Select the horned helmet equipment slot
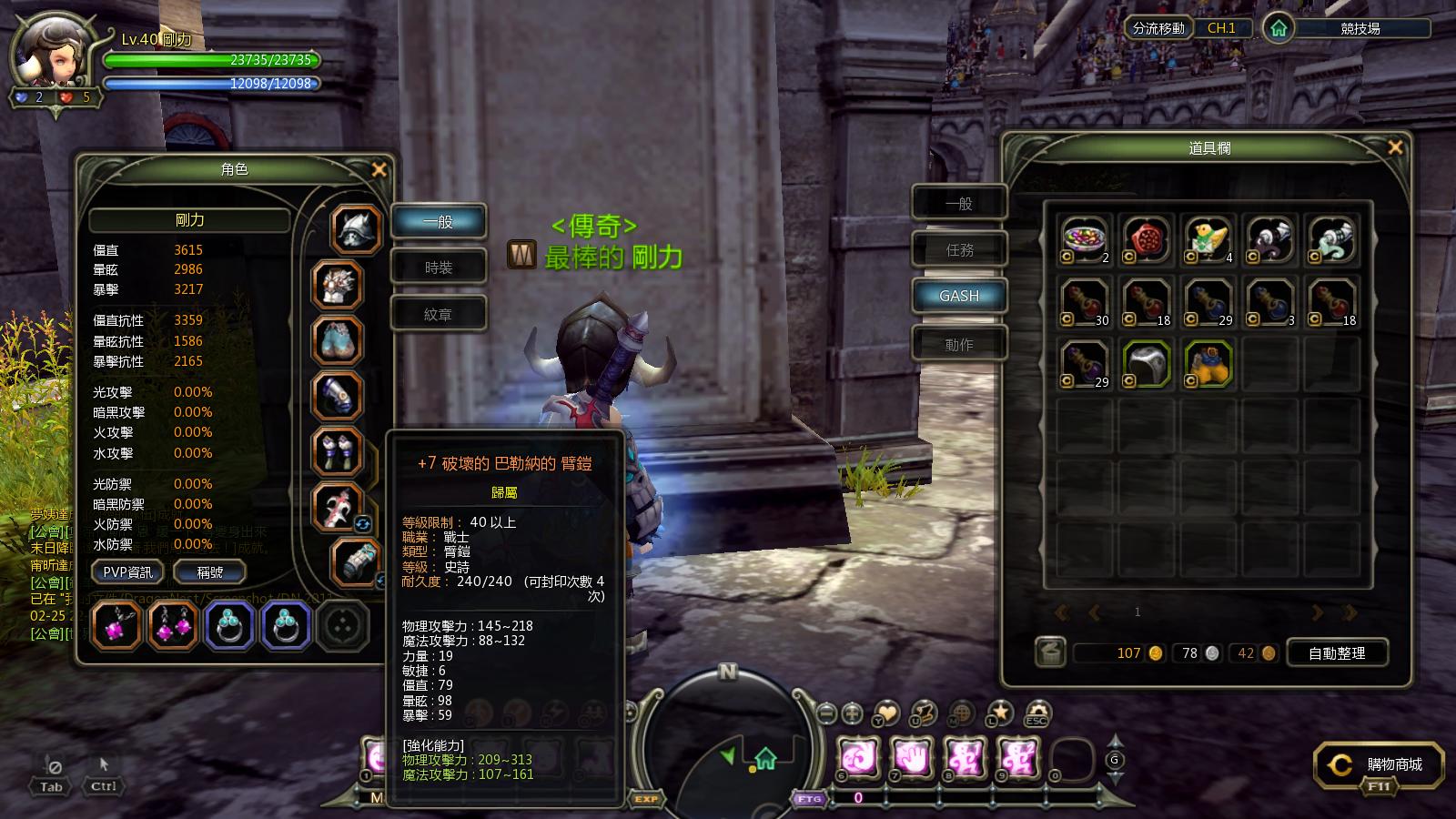The image size is (1456, 819). click(356, 228)
